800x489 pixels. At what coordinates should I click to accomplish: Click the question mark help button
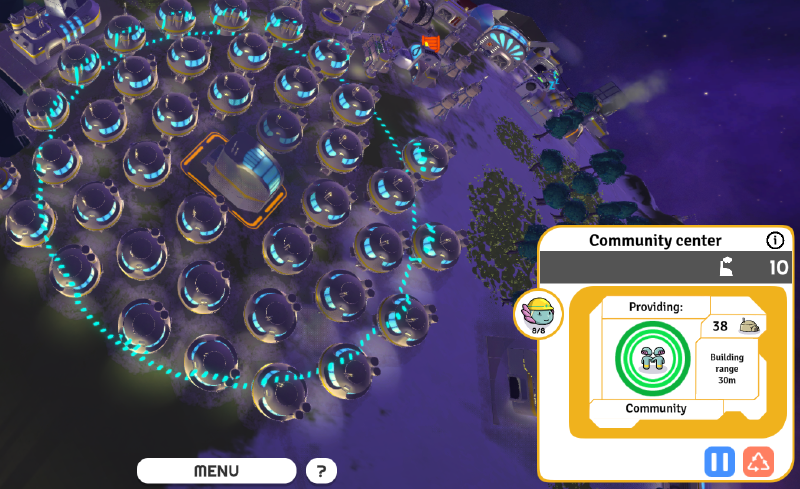click(x=321, y=470)
